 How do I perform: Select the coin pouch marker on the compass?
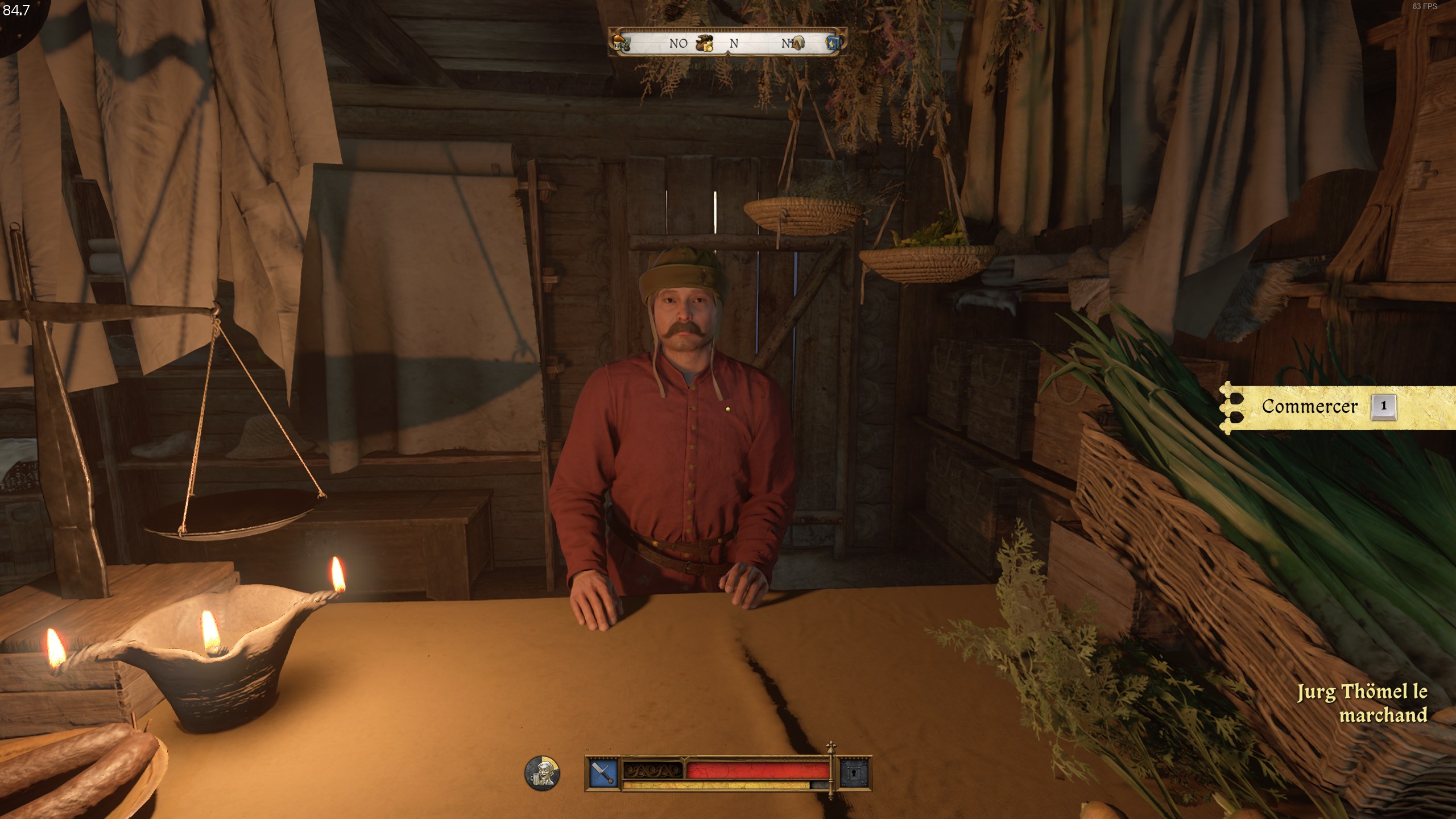[x=705, y=44]
